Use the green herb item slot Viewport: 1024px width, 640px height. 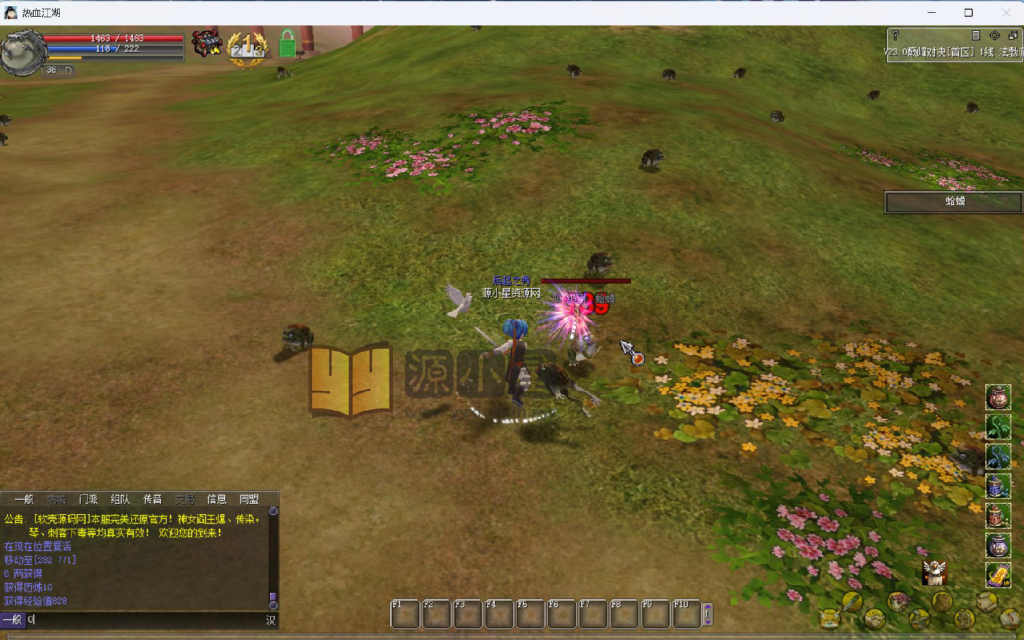[x=998, y=427]
